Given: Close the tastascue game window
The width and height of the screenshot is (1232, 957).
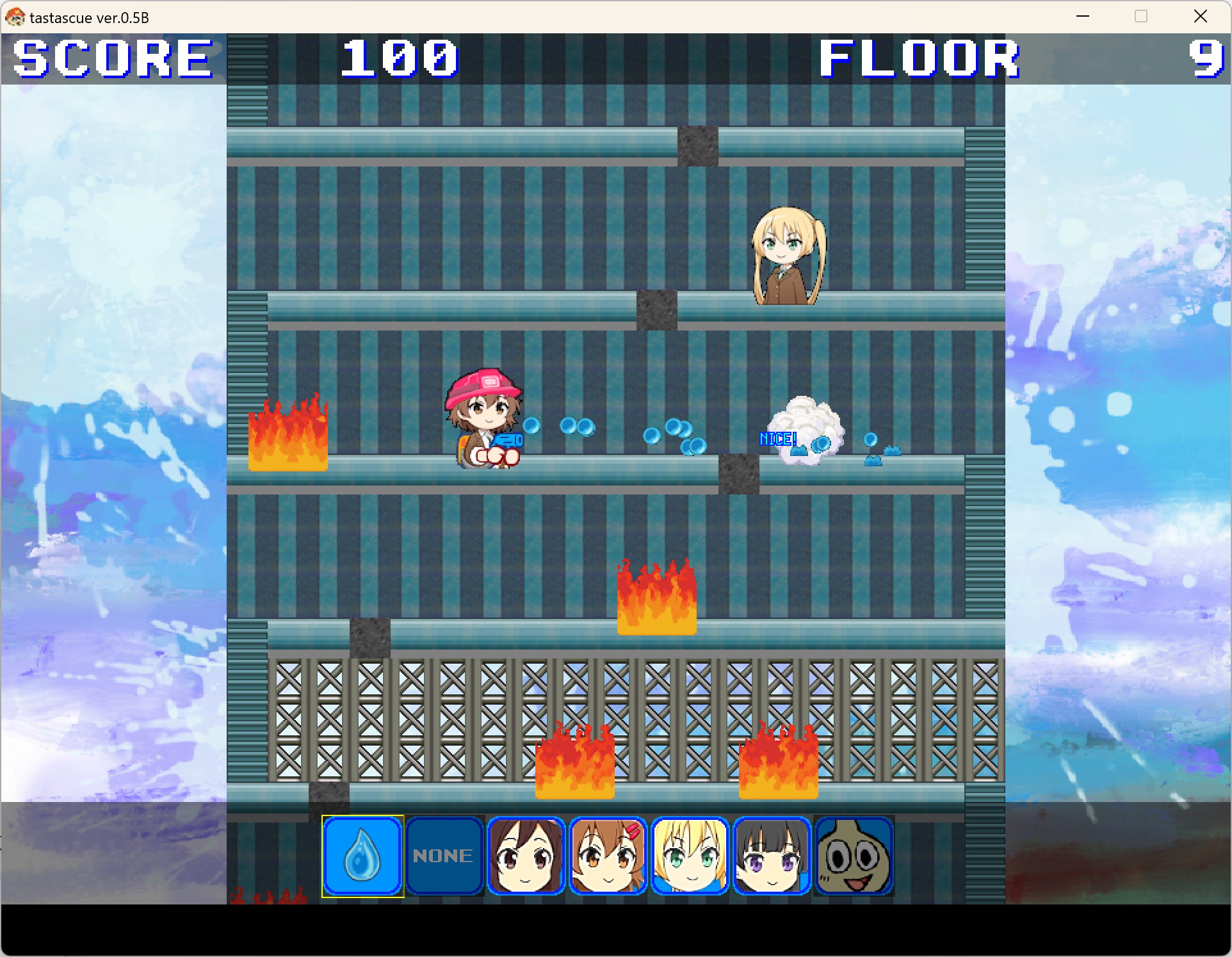Looking at the screenshot, I should [1200, 17].
